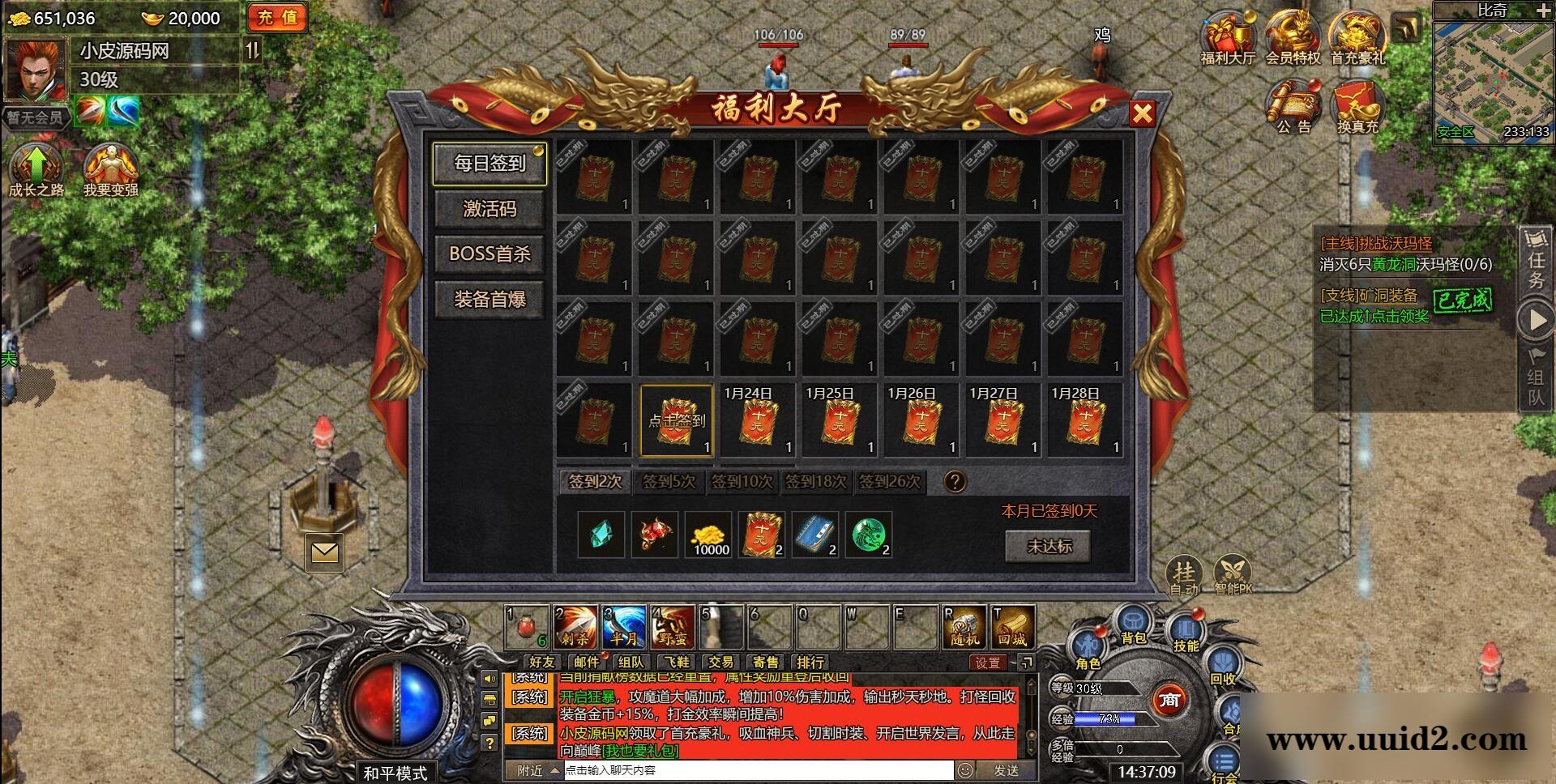The width and height of the screenshot is (1556, 784).
Task: Open the 首充豪礼 first recharge gift
Action: pos(1357,36)
